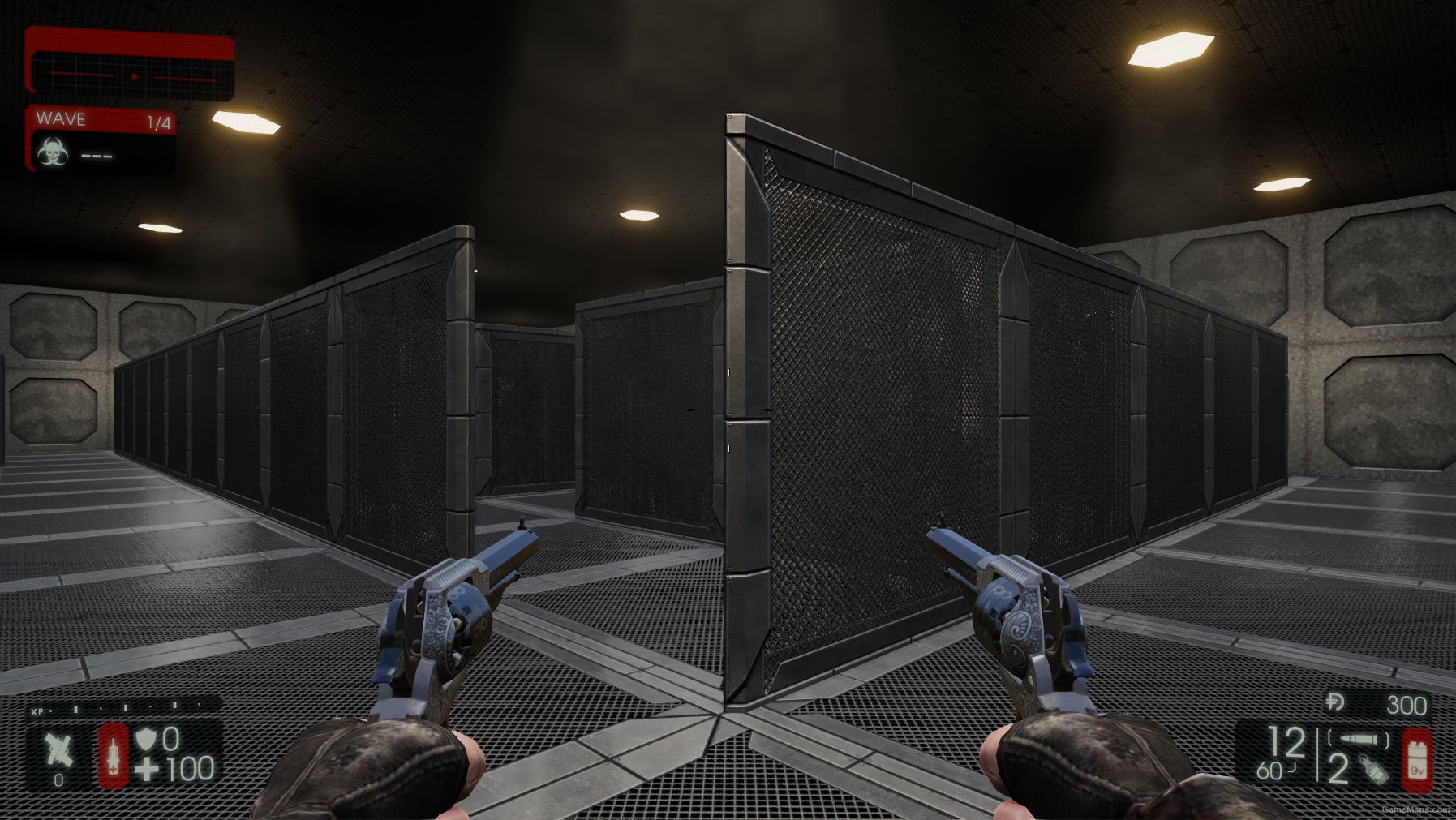
Task: Select the 9v battery flashlight icon
Action: click(x=1418, y=758)
